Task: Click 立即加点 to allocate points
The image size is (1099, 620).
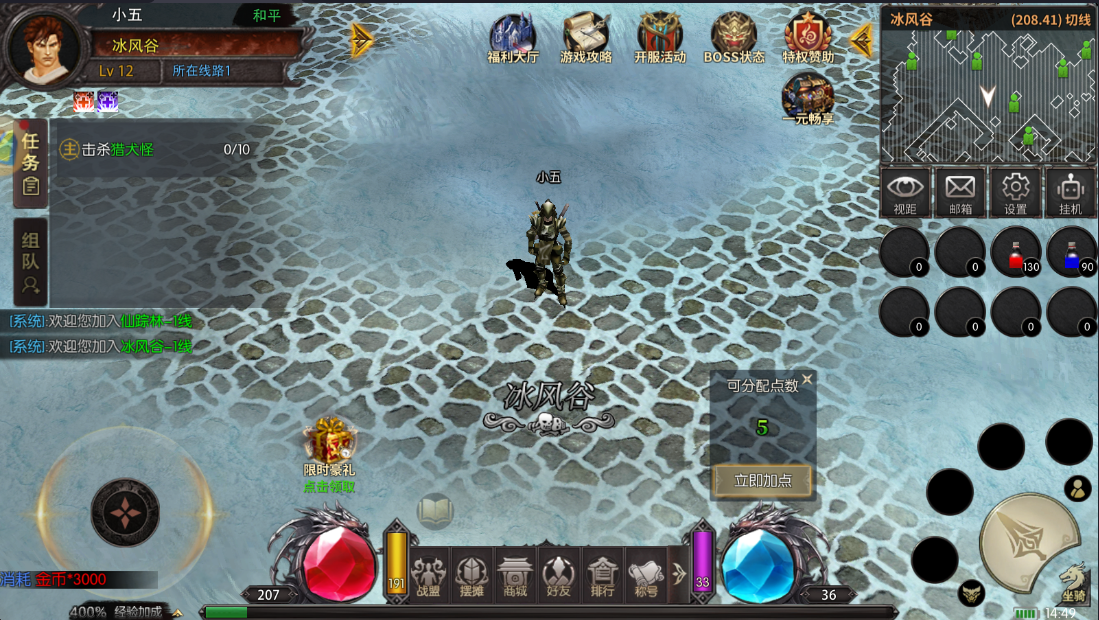Action: coord(763,481)
